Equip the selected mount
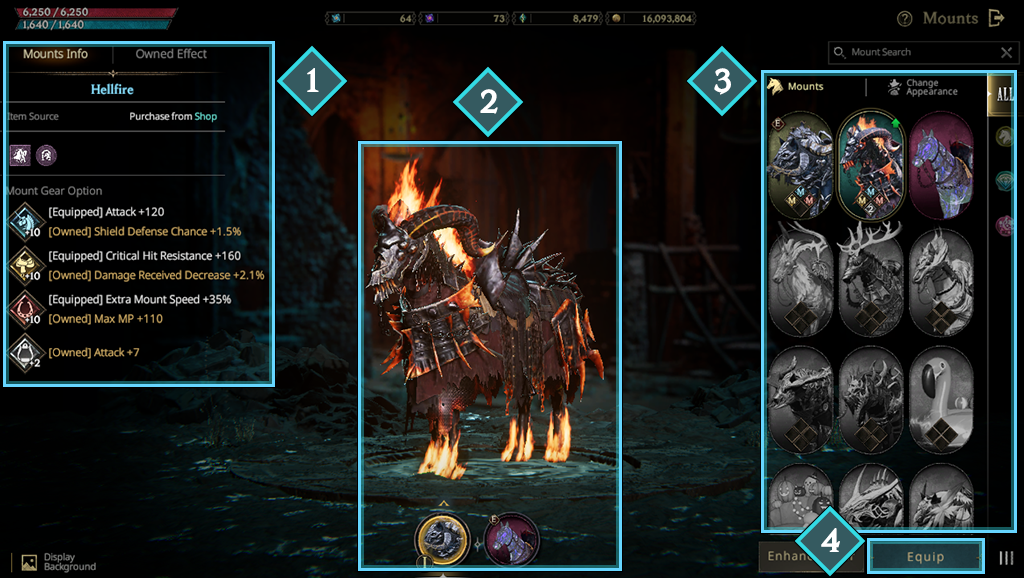Image resolution: width=1024 pixels, height=578 pixels. click(925, 556)
